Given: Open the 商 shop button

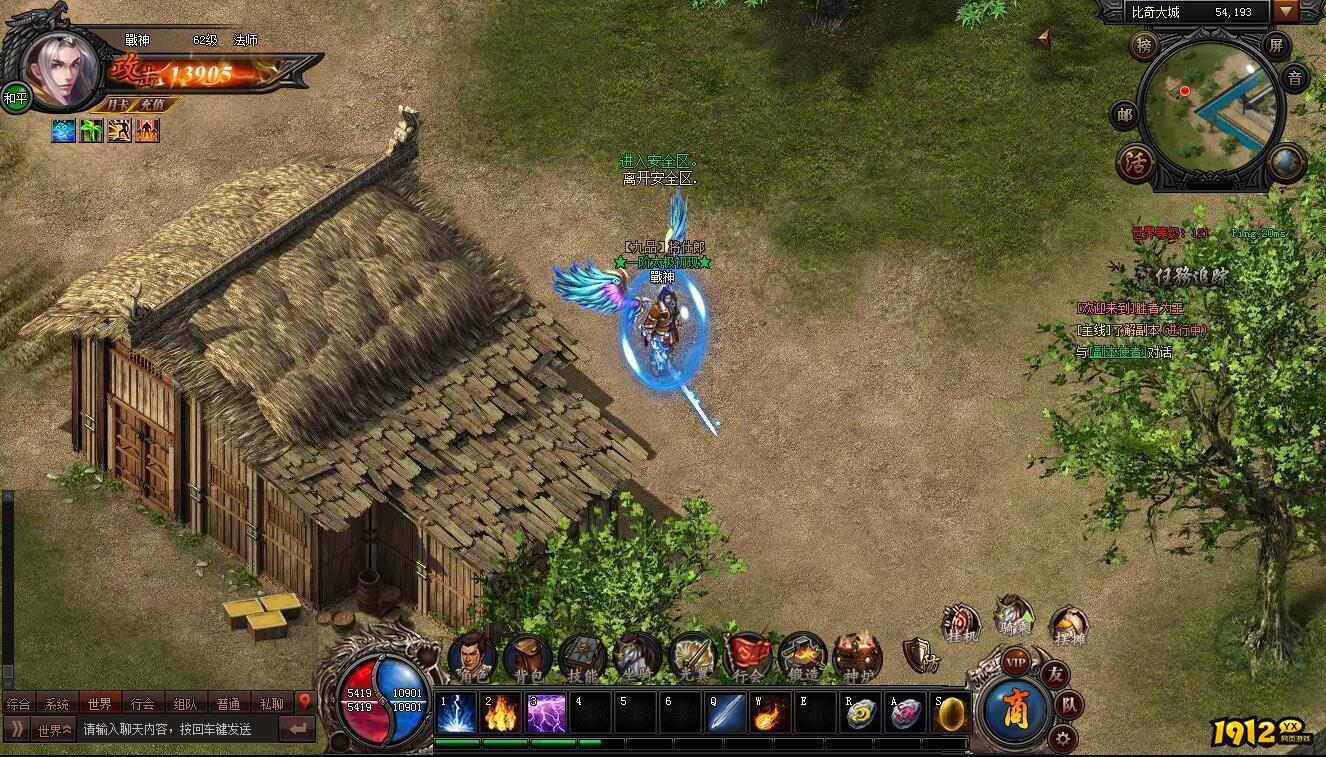Looking at the screenshot, I should pyautogui.click(x=1014, y=708).
